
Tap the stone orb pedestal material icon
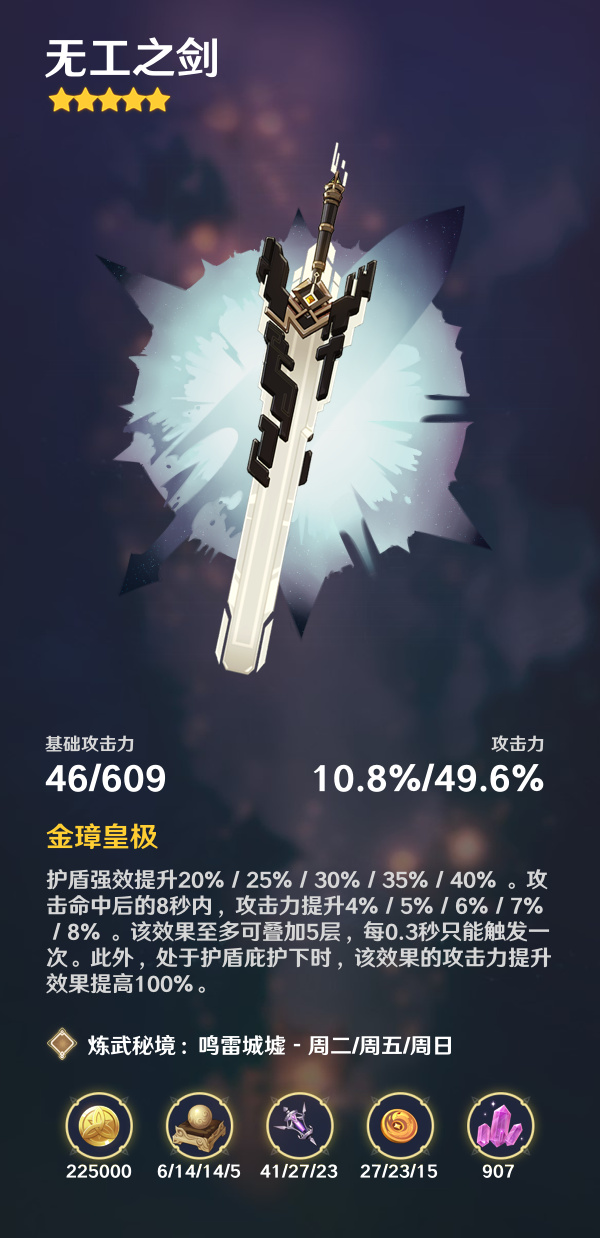click(199, 1125)
